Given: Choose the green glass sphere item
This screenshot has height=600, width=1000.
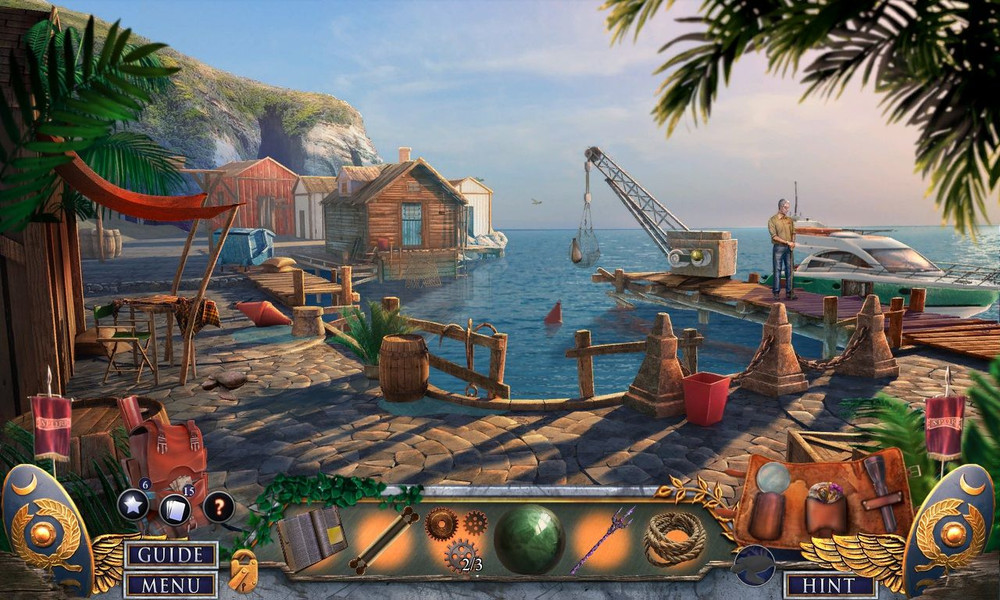Looking at the screenshot, I should (x=529, y=540).
